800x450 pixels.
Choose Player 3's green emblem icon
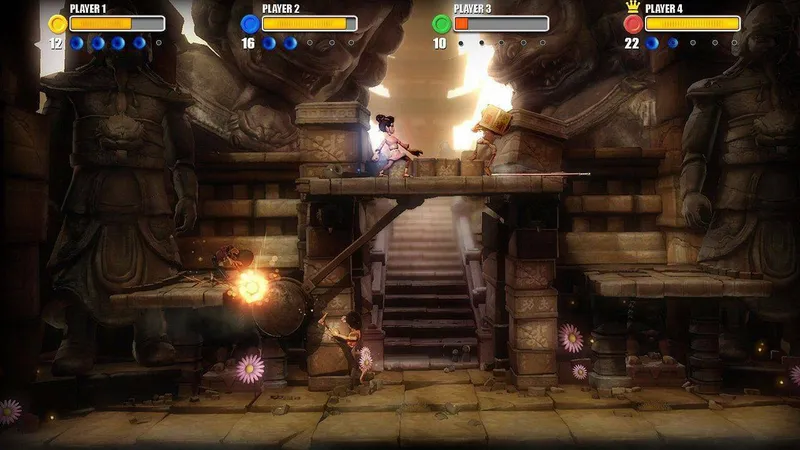click(x=441, y=23)
